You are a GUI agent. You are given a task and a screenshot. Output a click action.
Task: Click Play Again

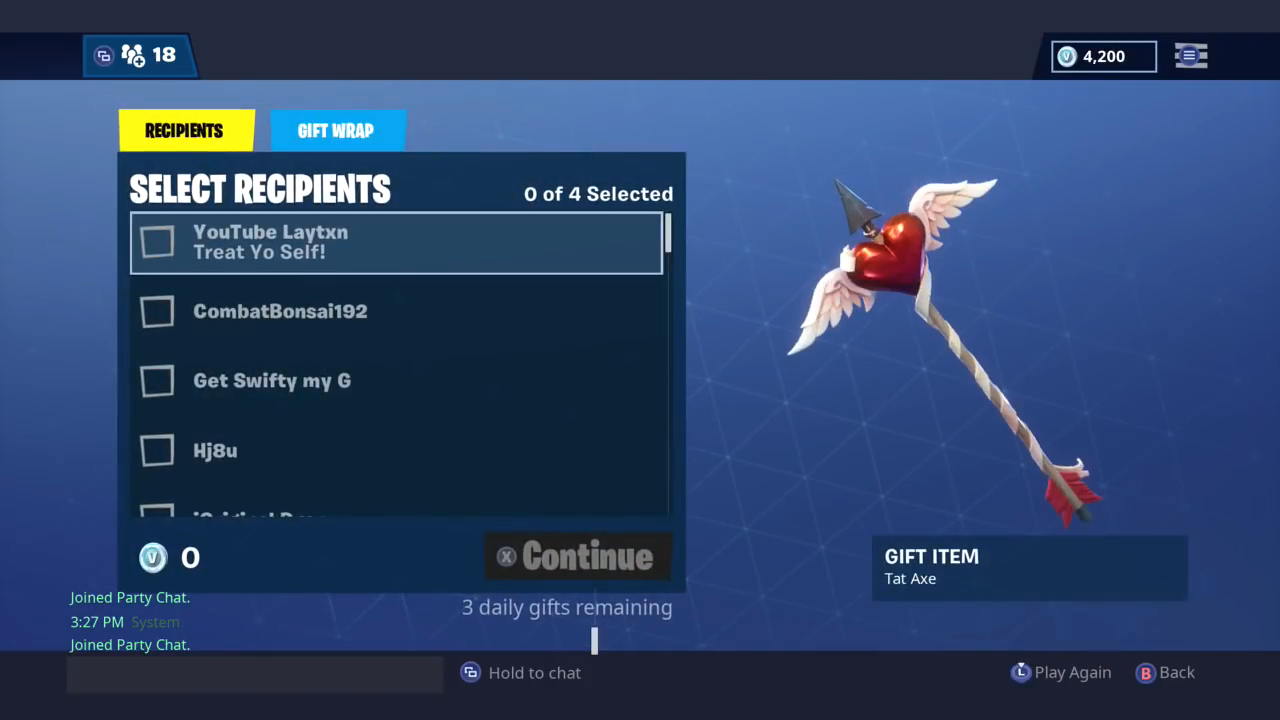[x=1073, y=672]
